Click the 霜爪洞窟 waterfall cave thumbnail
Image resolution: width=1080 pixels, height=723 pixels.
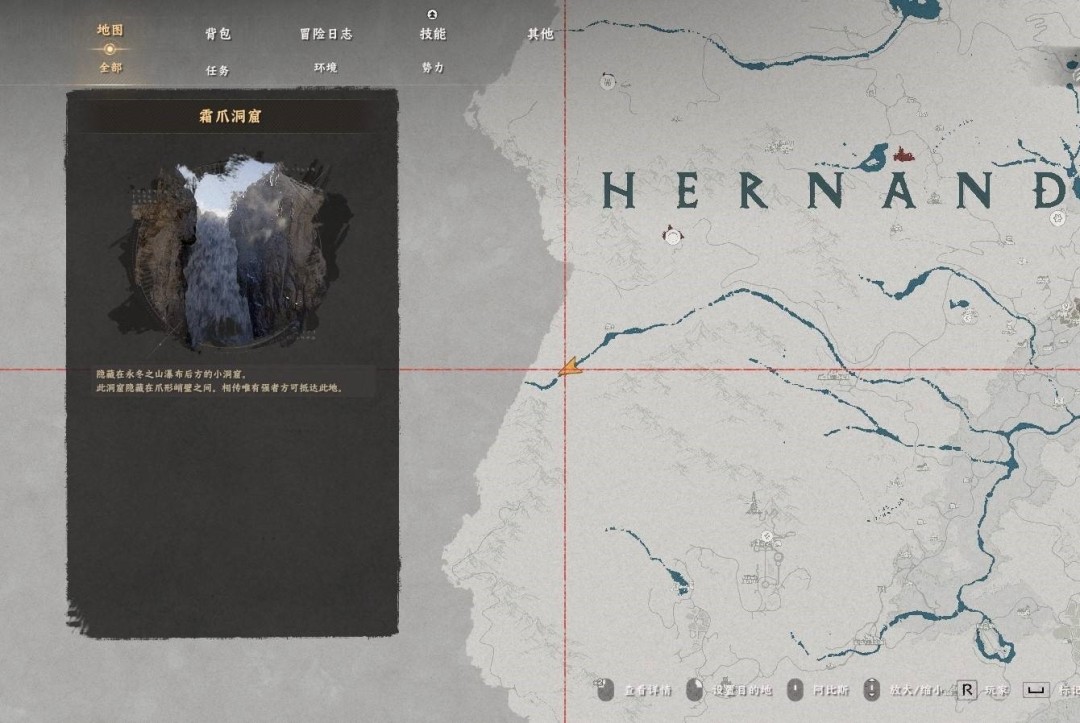tap(232, 250)
